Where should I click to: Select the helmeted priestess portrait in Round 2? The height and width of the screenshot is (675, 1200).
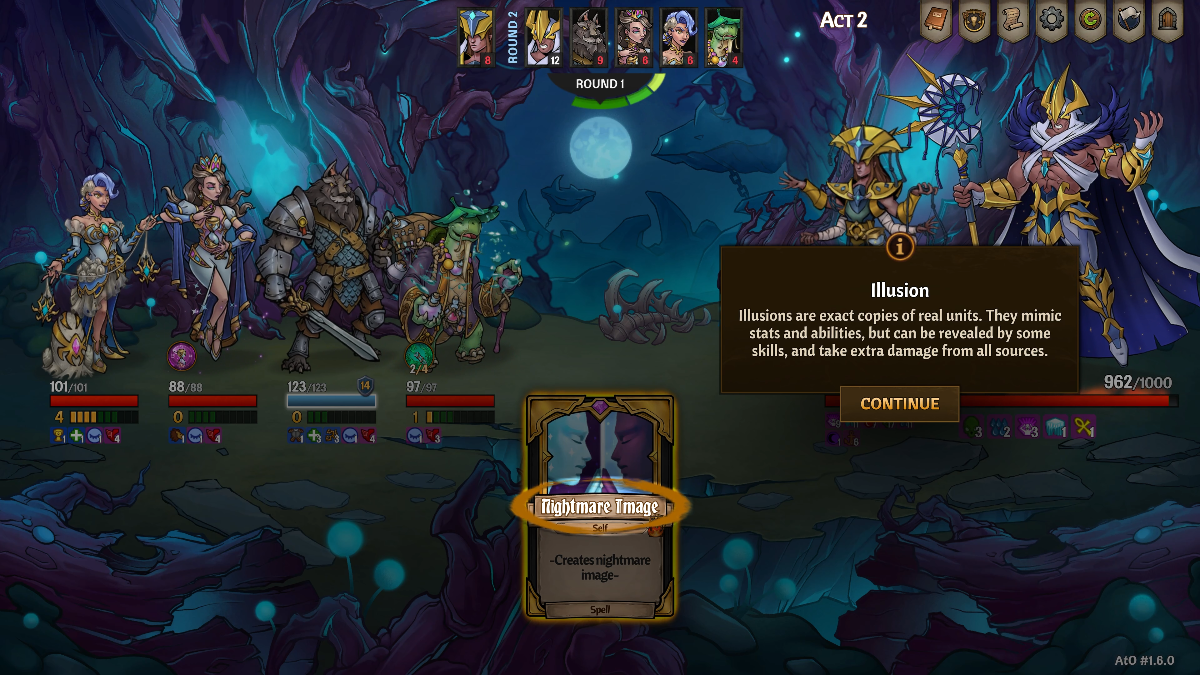(x=476, y=37)
